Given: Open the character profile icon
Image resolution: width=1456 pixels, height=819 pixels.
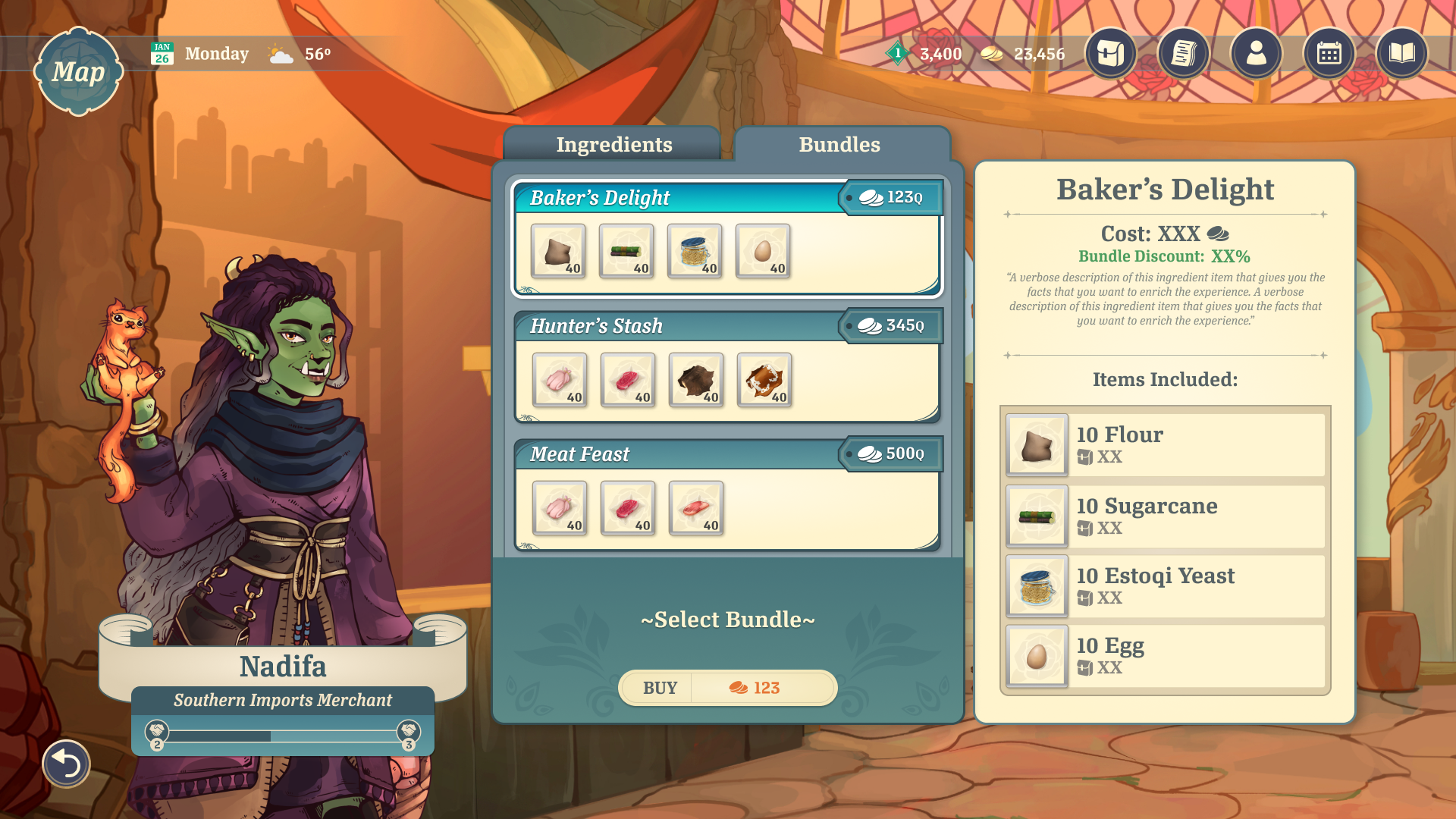Looking at the screenshot, I should point(1256,53).
